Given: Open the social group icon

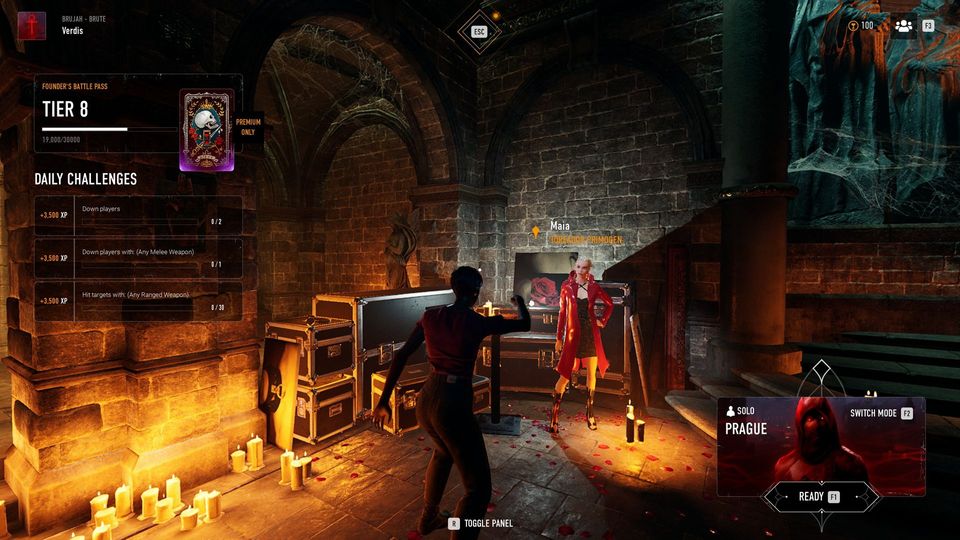Looking at the screenshot, I should [904, 26].
